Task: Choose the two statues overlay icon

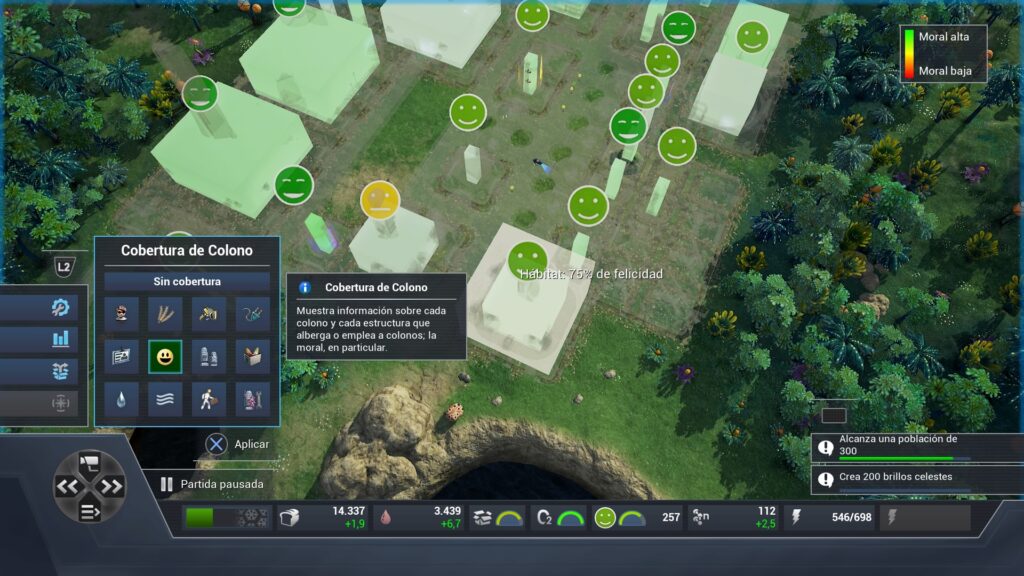Action: click(x=208, y=356)
